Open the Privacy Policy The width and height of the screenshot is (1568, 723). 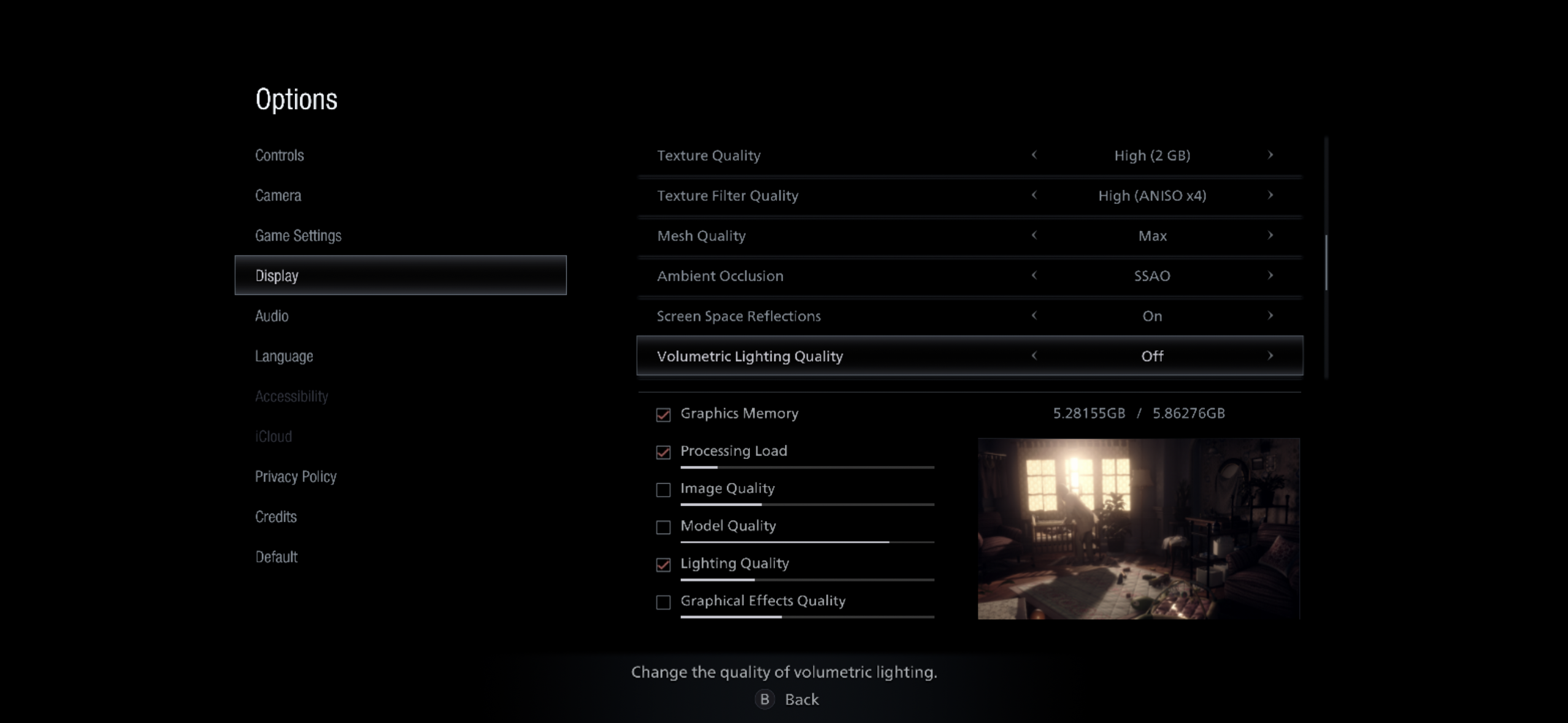point(296,476)
